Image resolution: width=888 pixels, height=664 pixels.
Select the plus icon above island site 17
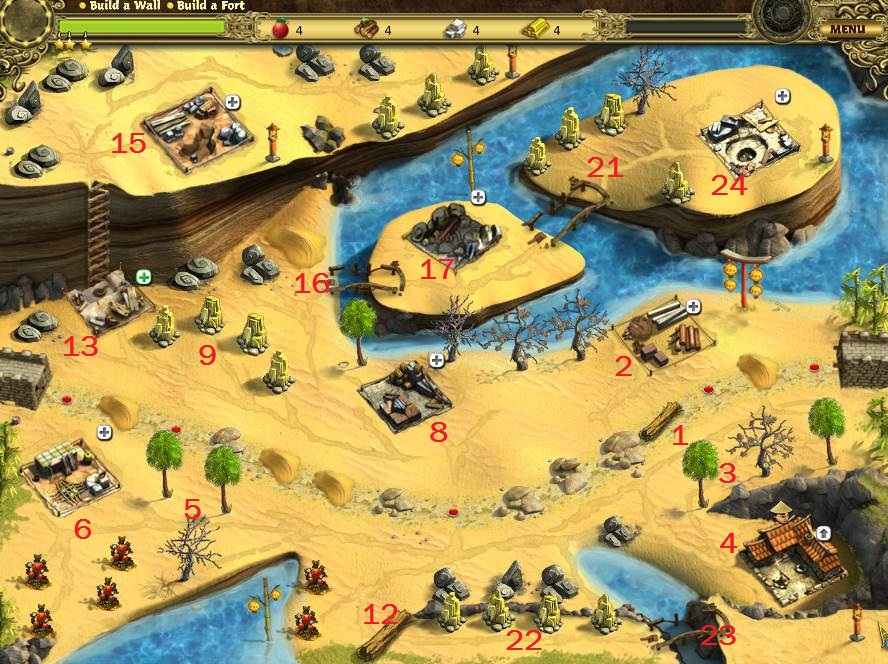point(478,197)
